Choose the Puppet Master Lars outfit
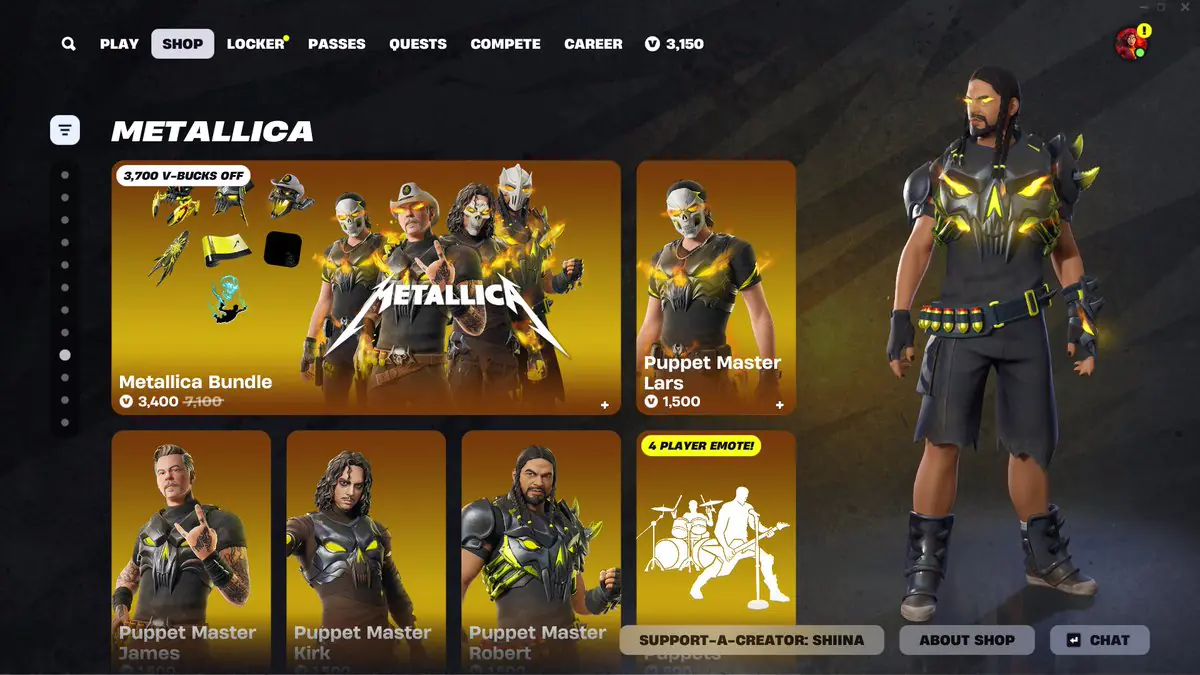The height and width of the screenshot is (675, 1200). 716,287
